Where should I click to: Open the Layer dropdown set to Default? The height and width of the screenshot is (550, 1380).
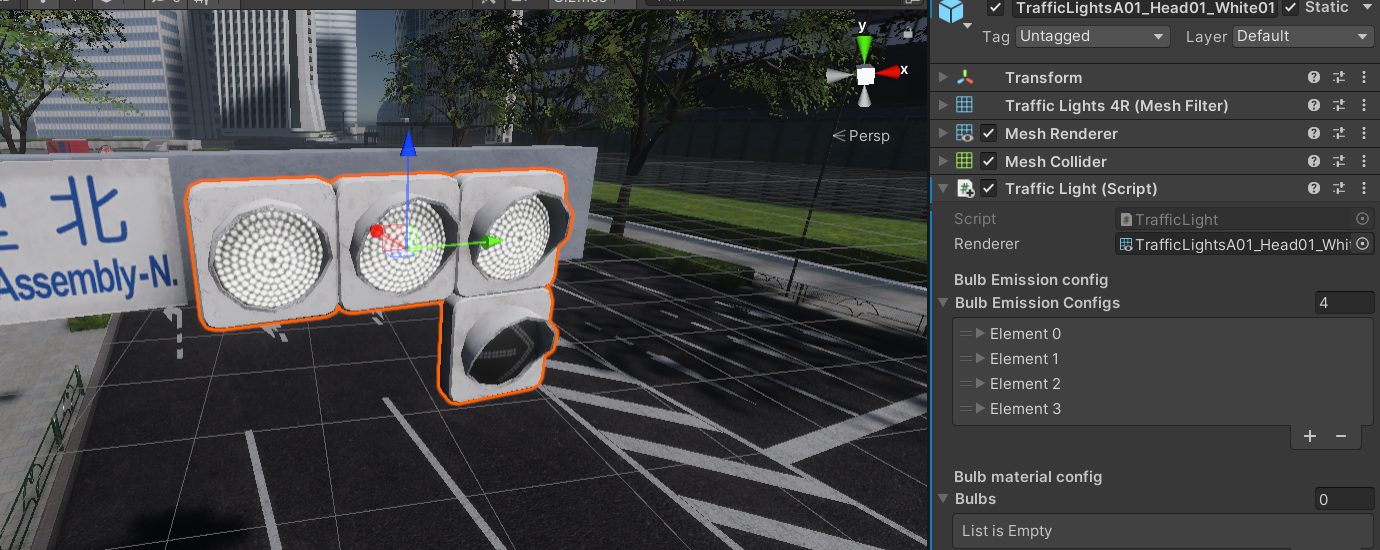pos(1303,36)
